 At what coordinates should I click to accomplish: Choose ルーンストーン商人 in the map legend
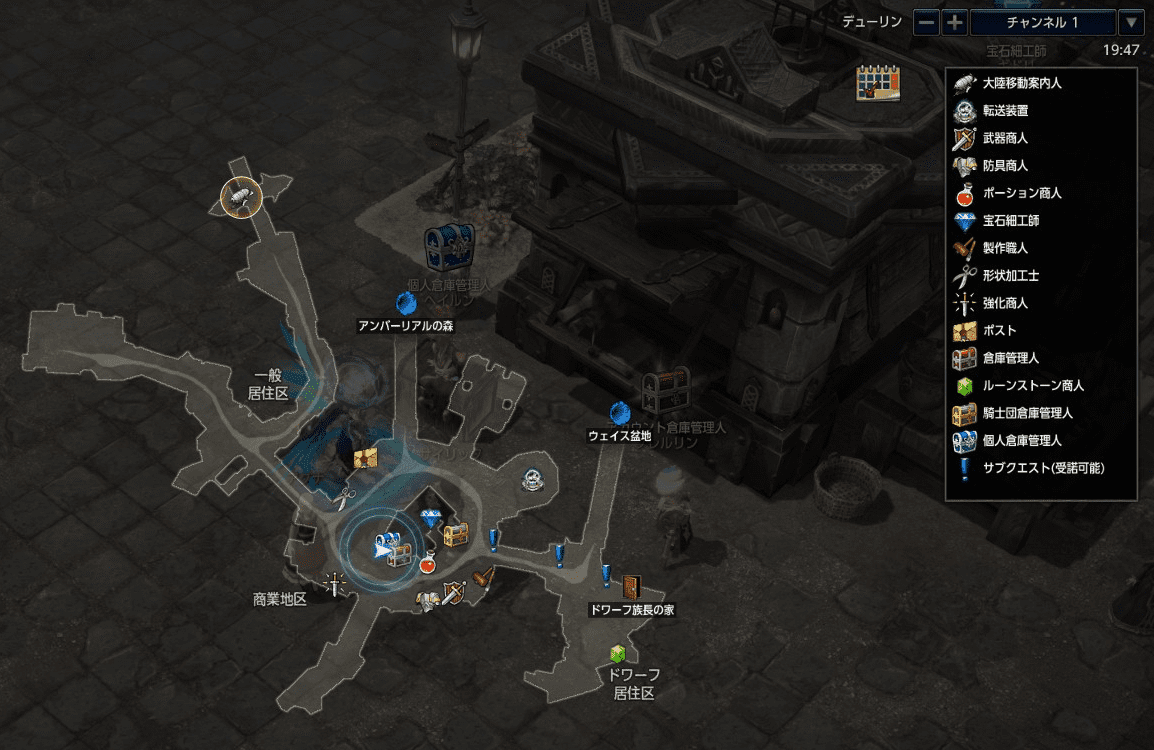(1033, 385)
